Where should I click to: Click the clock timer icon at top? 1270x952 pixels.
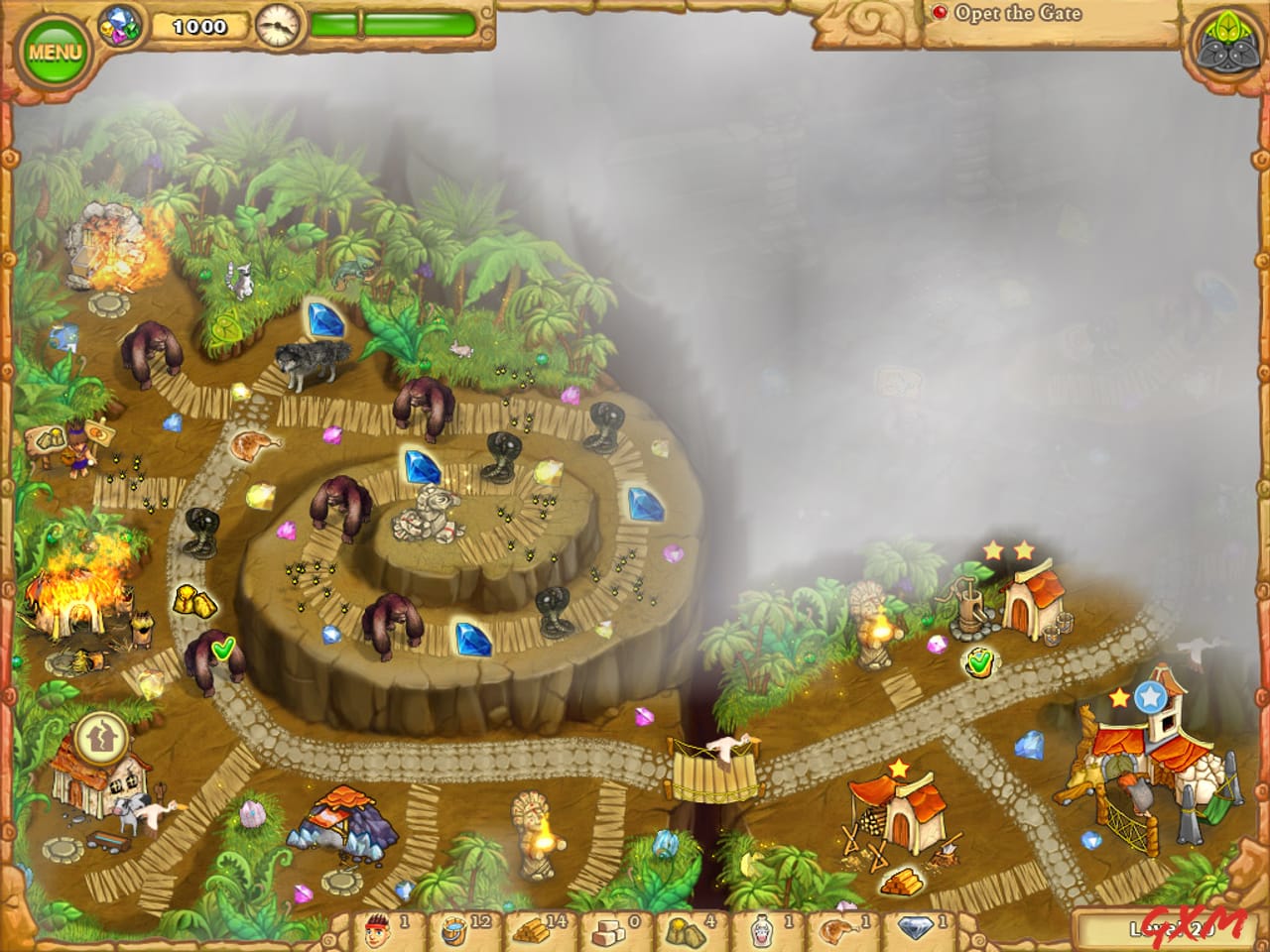(276, 23)
